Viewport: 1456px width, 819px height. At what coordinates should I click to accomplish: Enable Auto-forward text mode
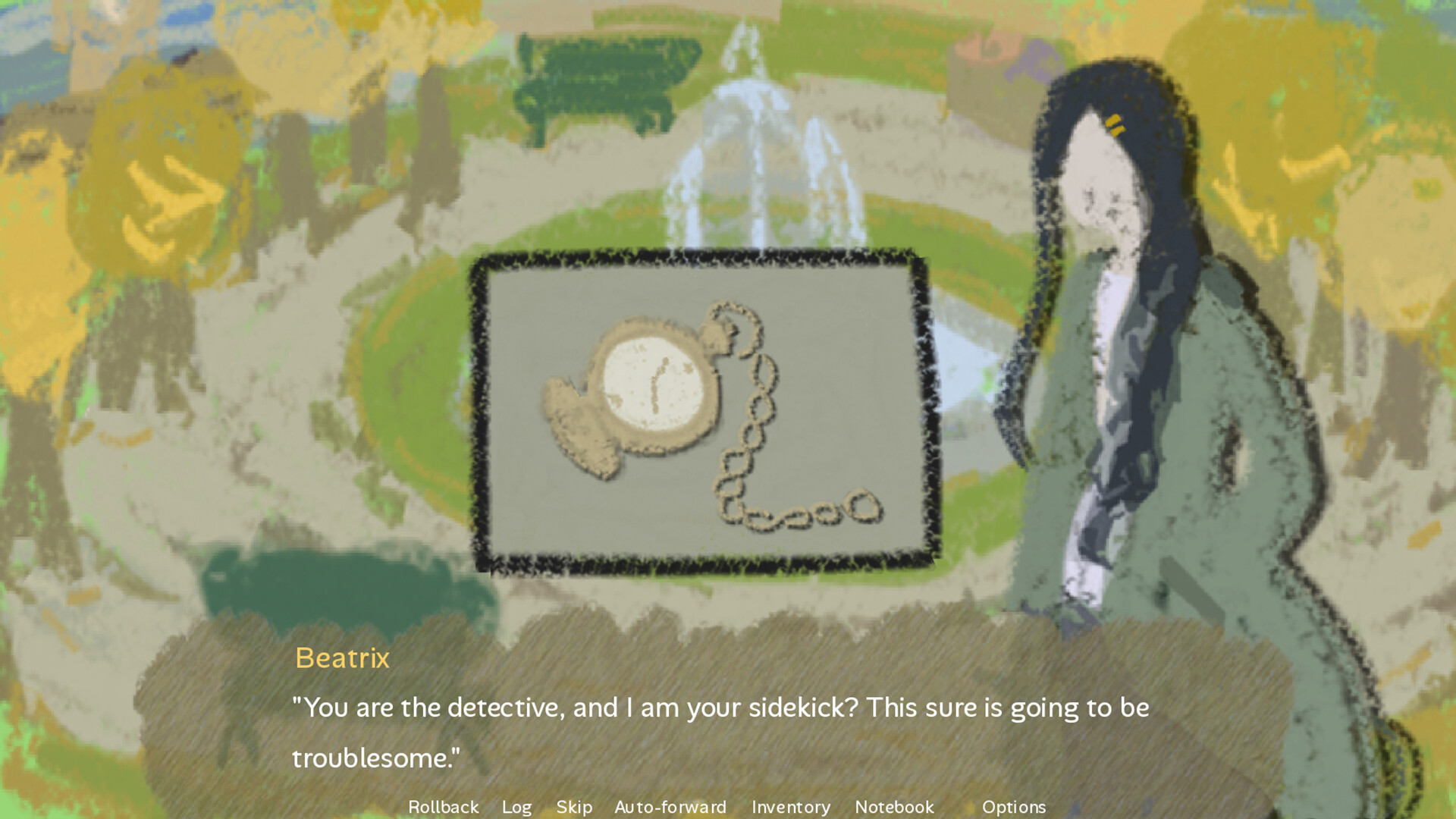pyautogui.click(x=670, y=807)
